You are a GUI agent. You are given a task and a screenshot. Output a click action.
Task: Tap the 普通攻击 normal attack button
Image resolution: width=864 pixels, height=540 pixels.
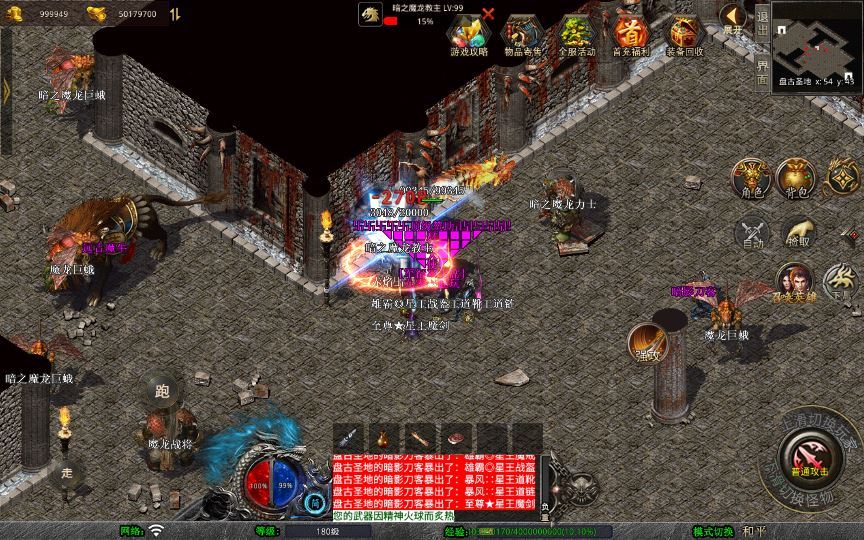coord(807,461)
